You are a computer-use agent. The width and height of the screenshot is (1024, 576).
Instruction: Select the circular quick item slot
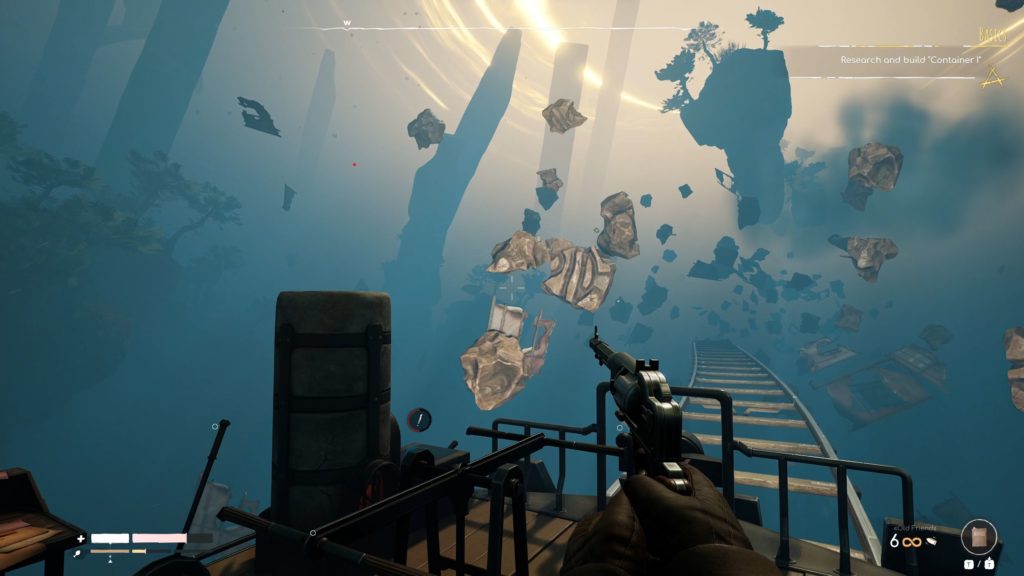pos(979,537)
